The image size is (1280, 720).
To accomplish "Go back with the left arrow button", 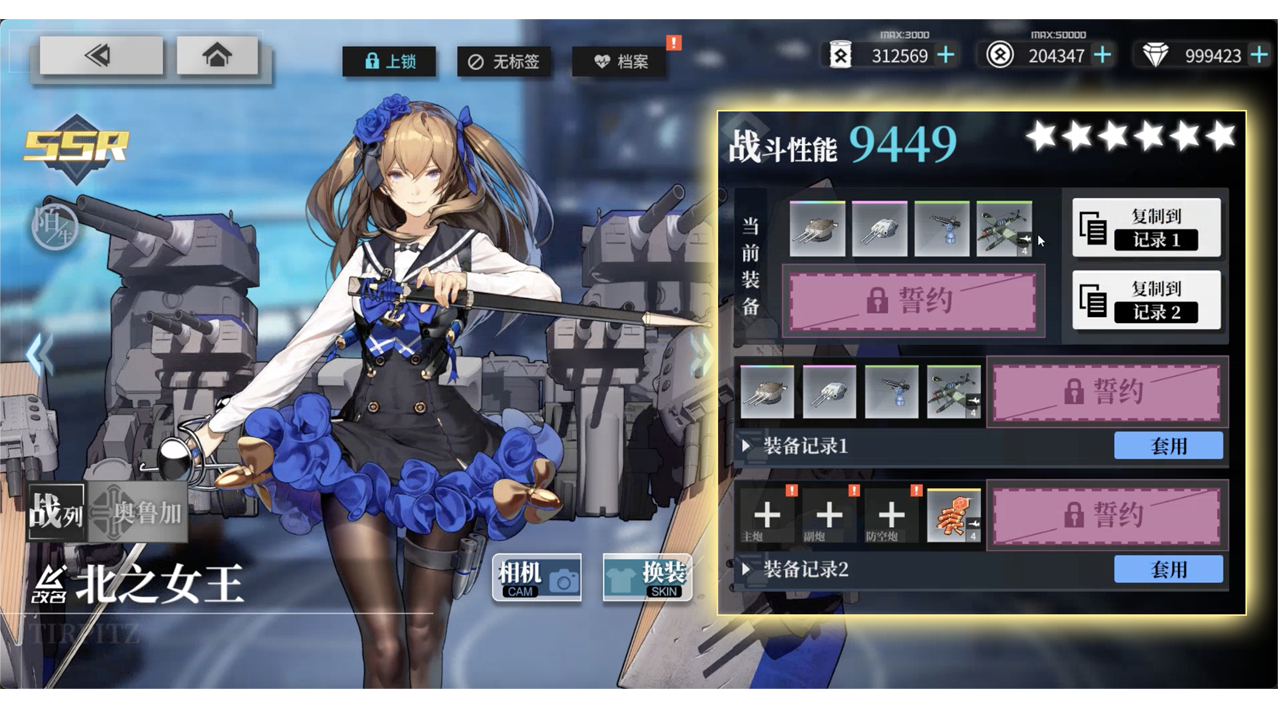I will pos(101,56).
